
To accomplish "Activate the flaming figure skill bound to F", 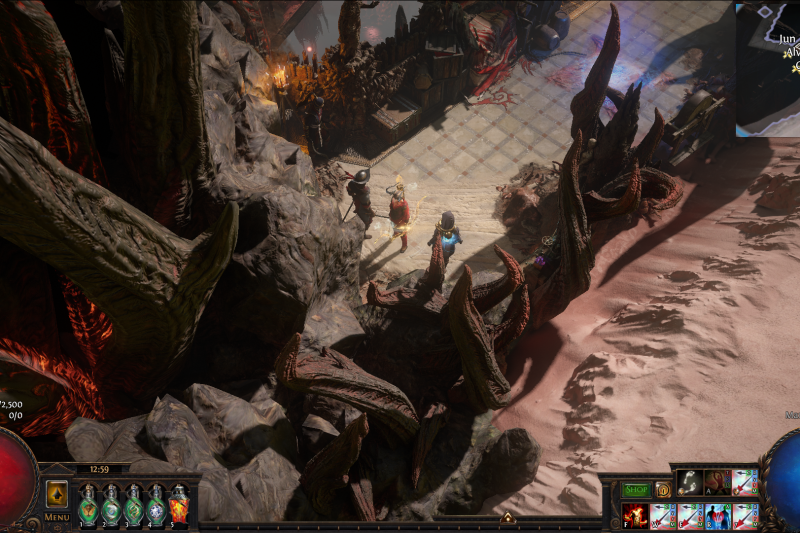I will [635, 516].
